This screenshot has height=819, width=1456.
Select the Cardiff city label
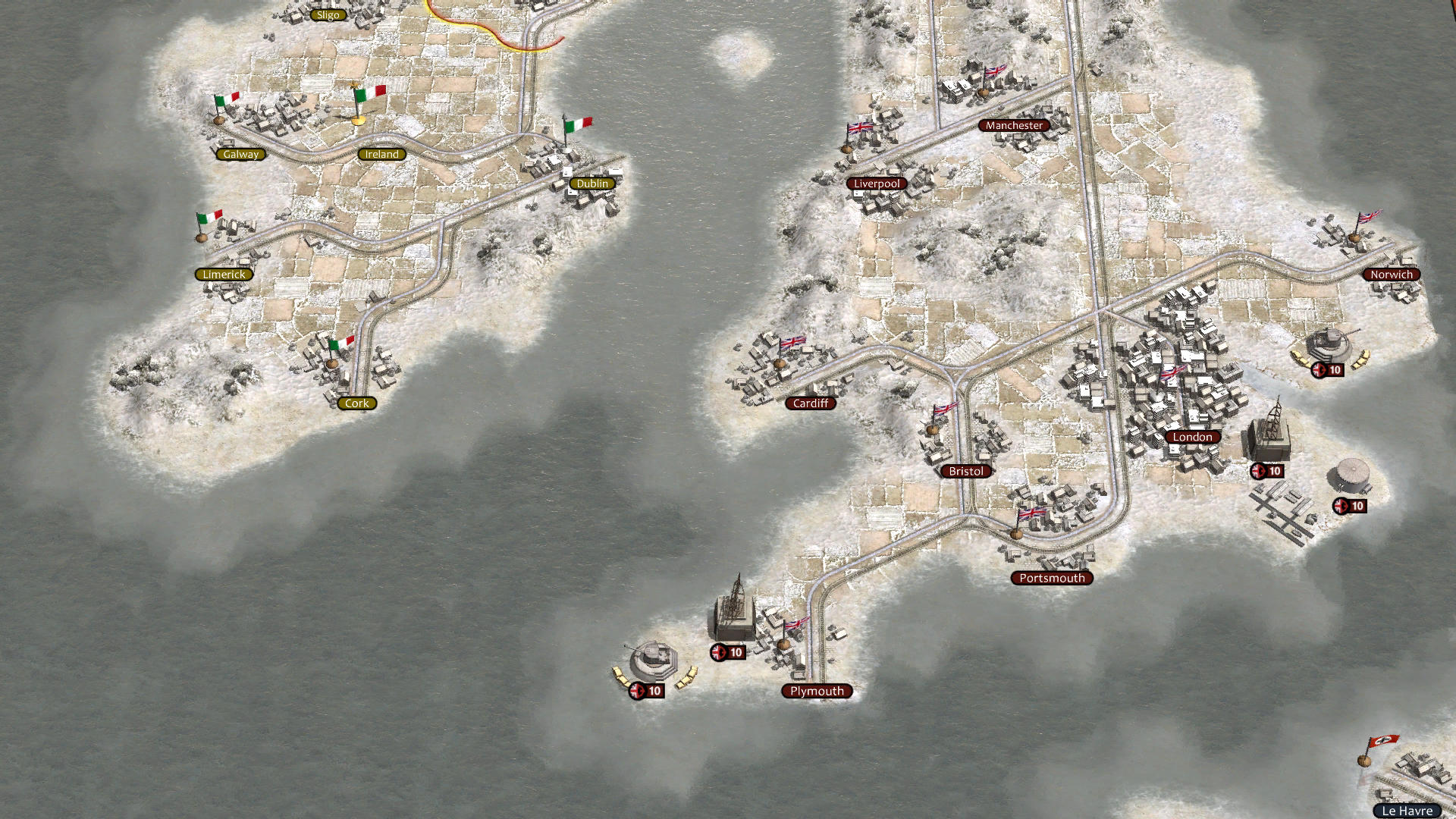click(x=811, y=403)
